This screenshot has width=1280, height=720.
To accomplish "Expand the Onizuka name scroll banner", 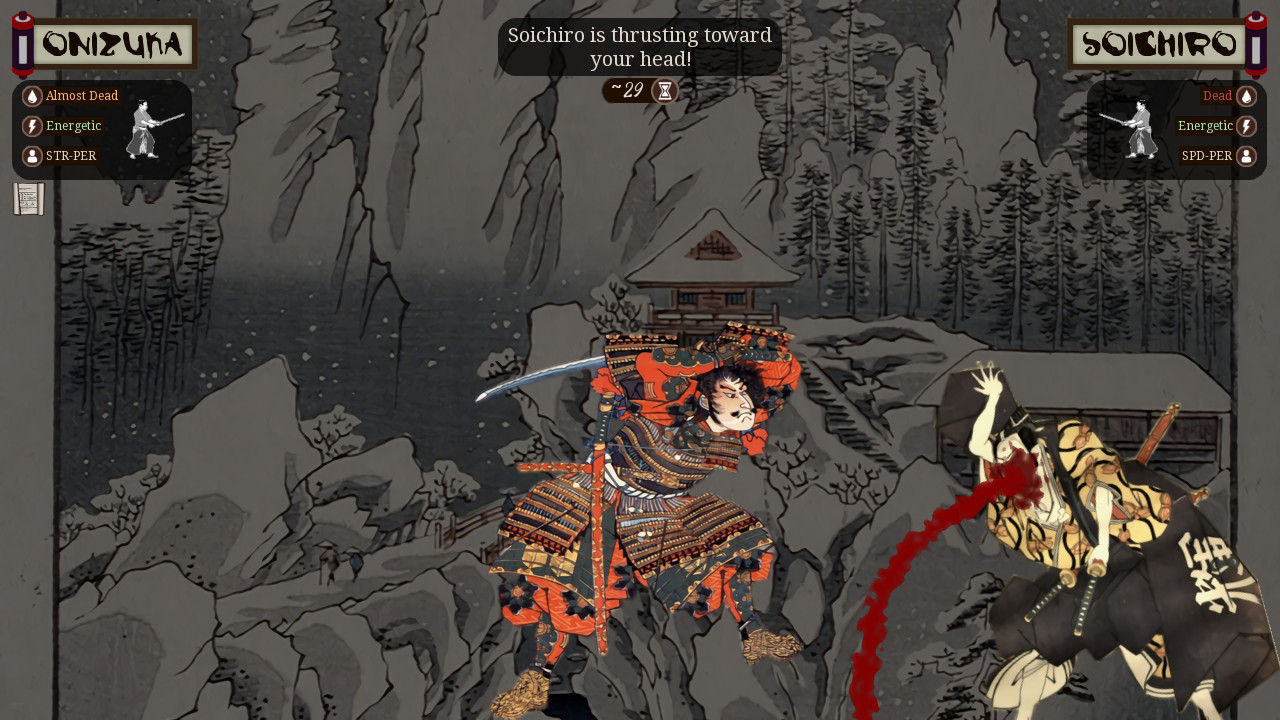I will point(112,43).
